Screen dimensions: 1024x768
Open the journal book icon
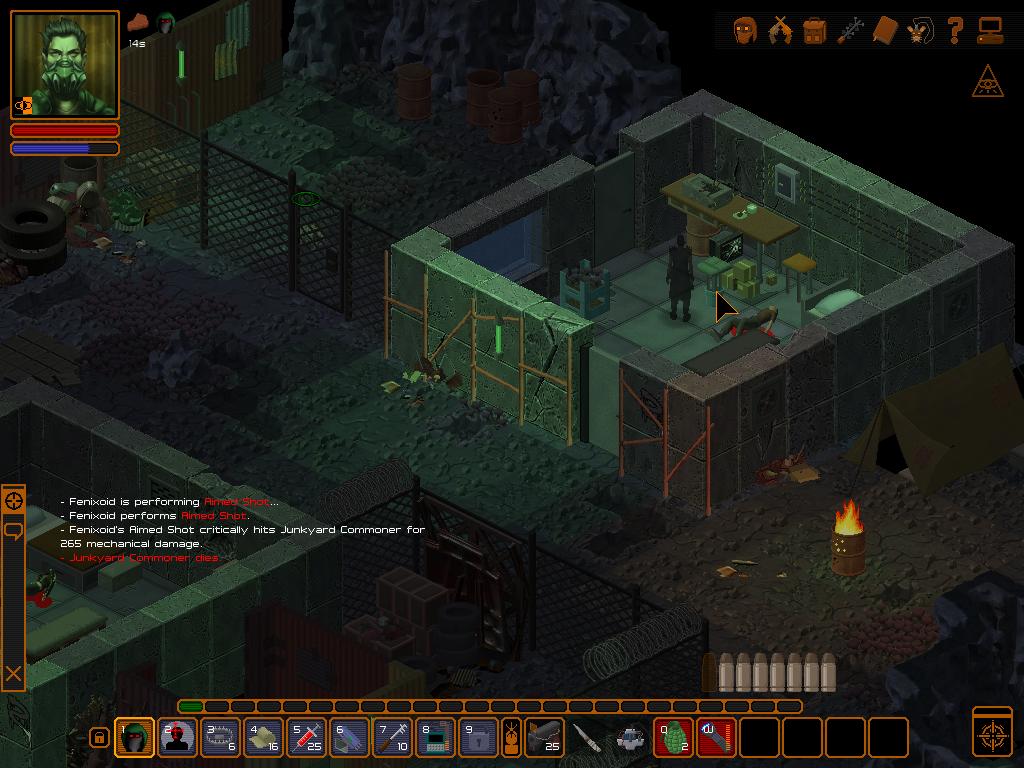[x=885, y=30]
